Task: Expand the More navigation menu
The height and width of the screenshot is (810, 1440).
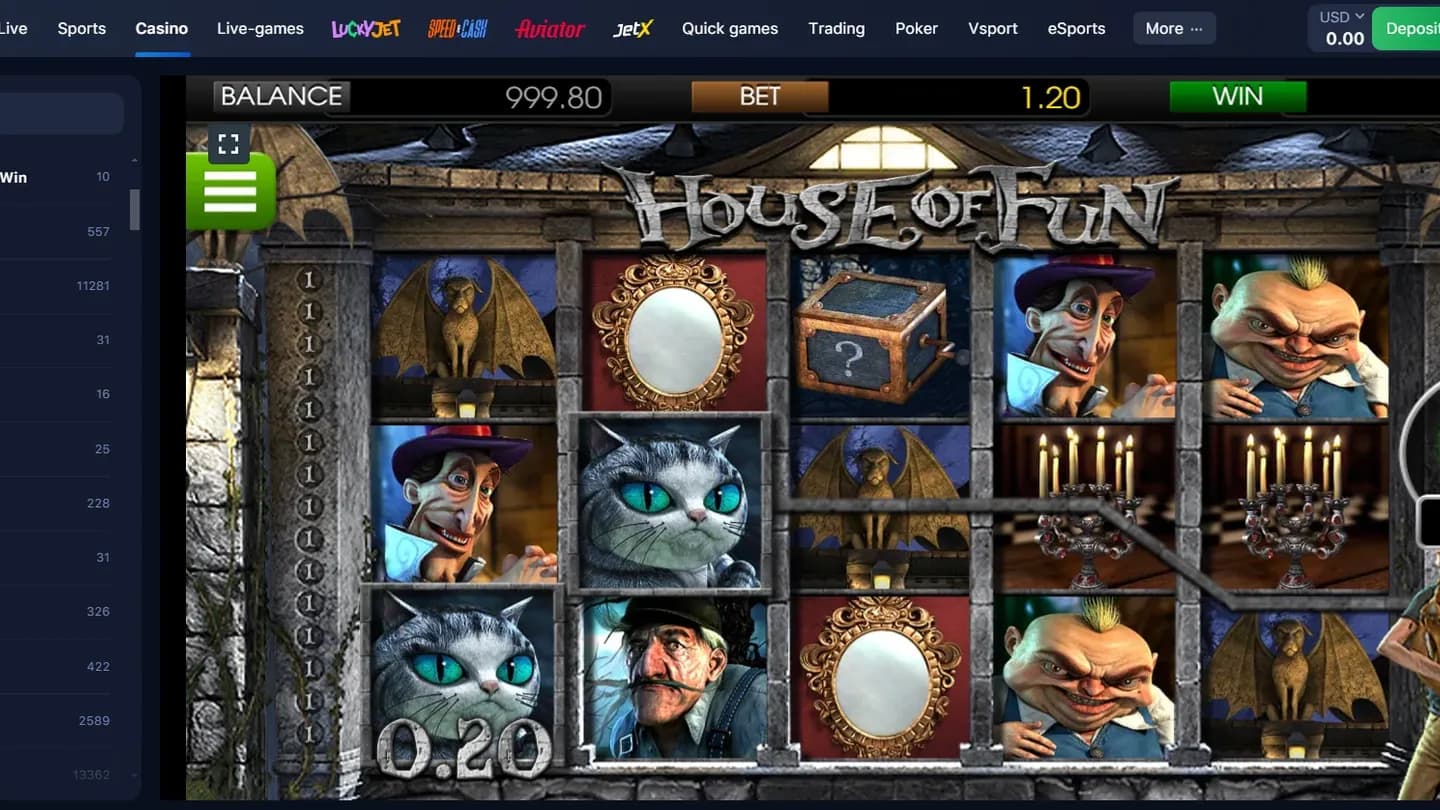Action: 1173,28
